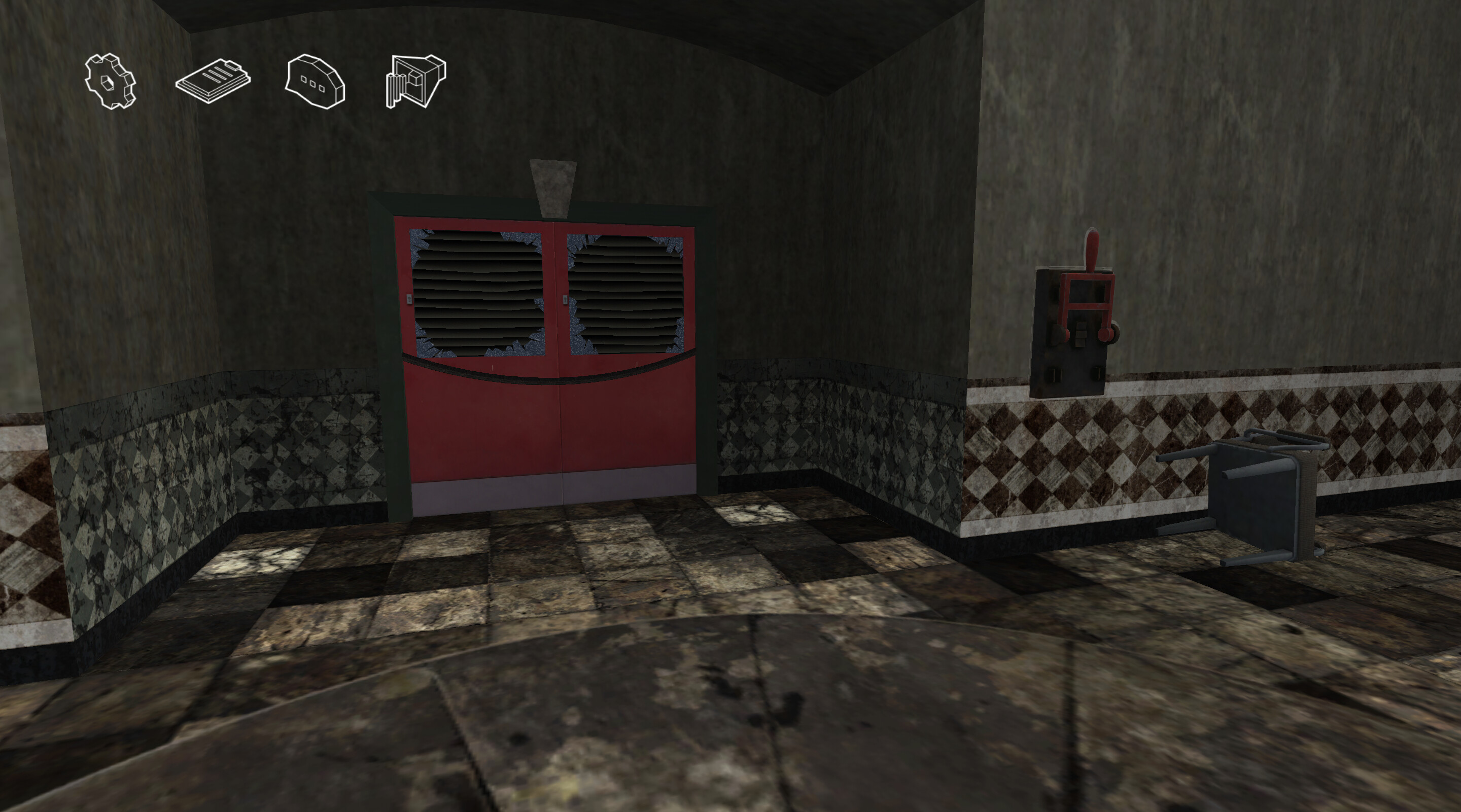
Task: Flip the right red knob on the fuse panel
Action: click(1106, 334)
